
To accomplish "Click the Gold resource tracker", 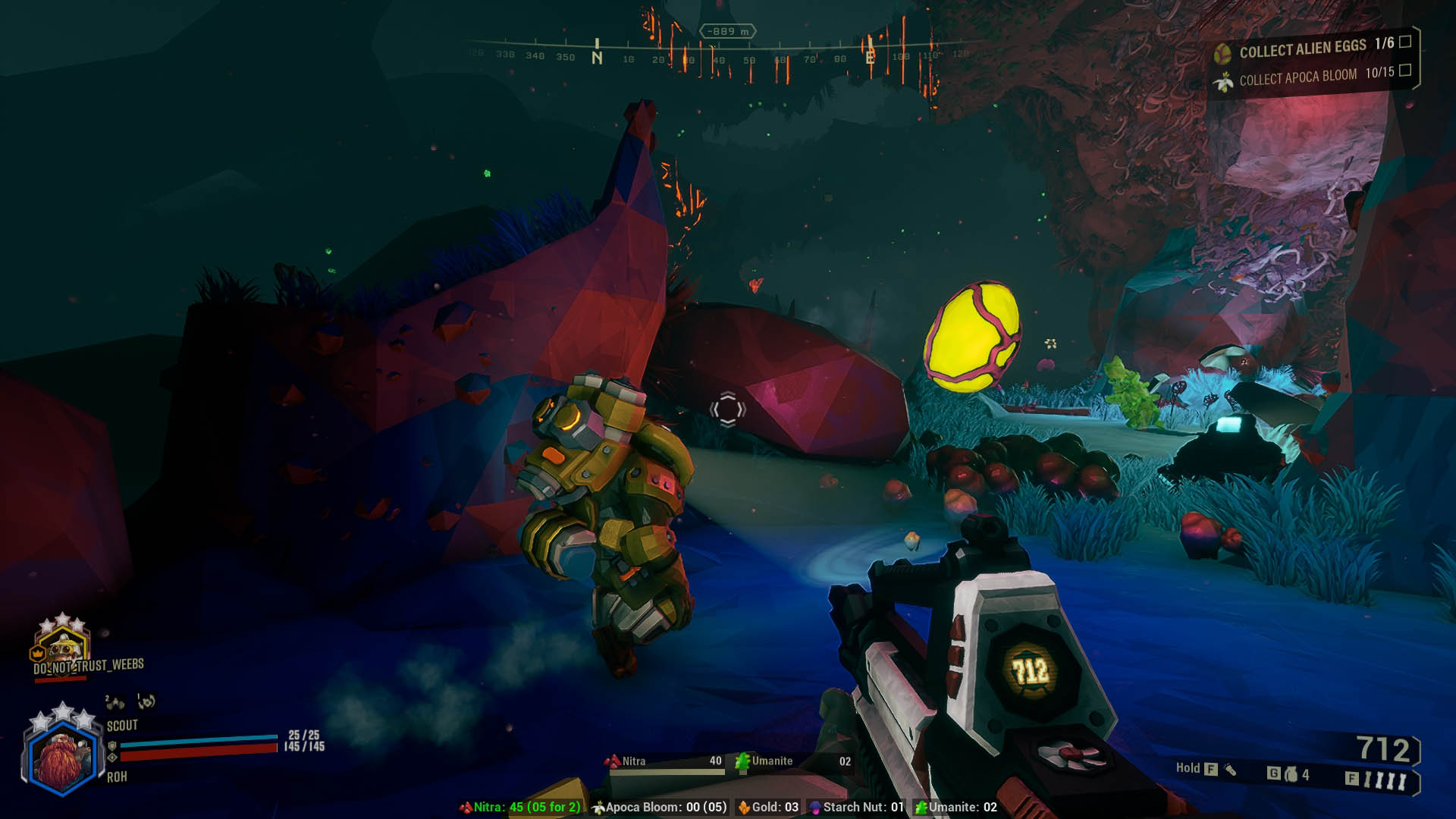I will point(769,807).
